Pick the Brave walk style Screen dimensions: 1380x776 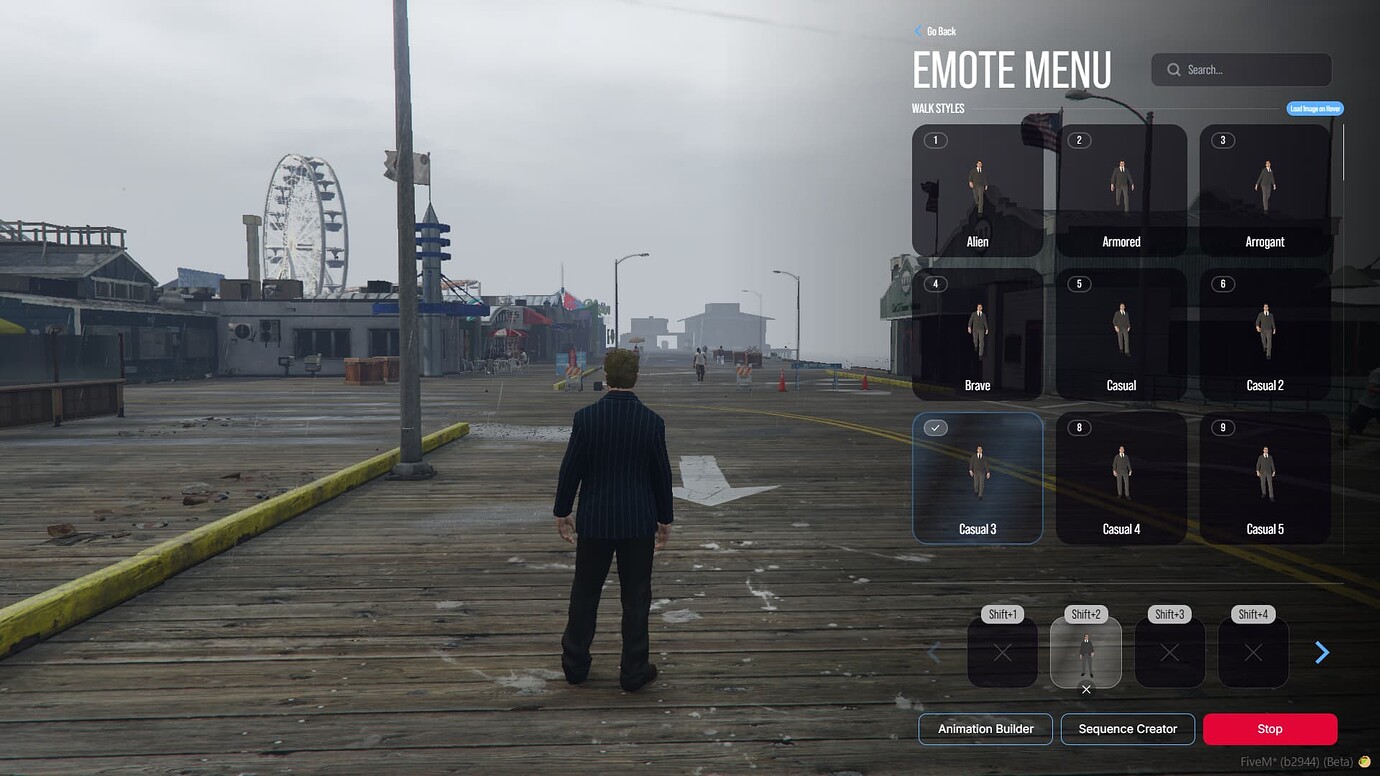click(977, 333)
